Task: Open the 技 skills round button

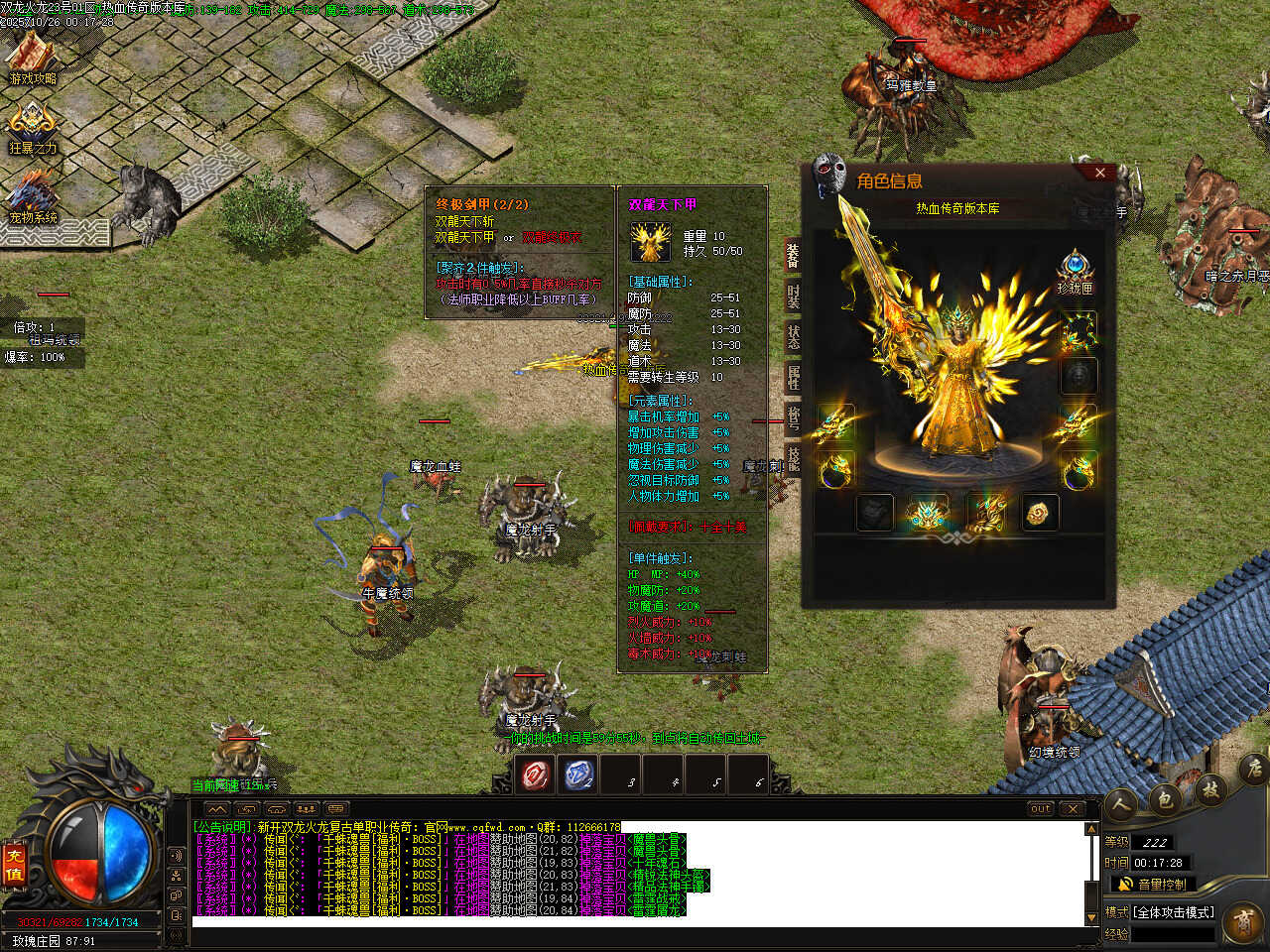Action: (1210, 789)
